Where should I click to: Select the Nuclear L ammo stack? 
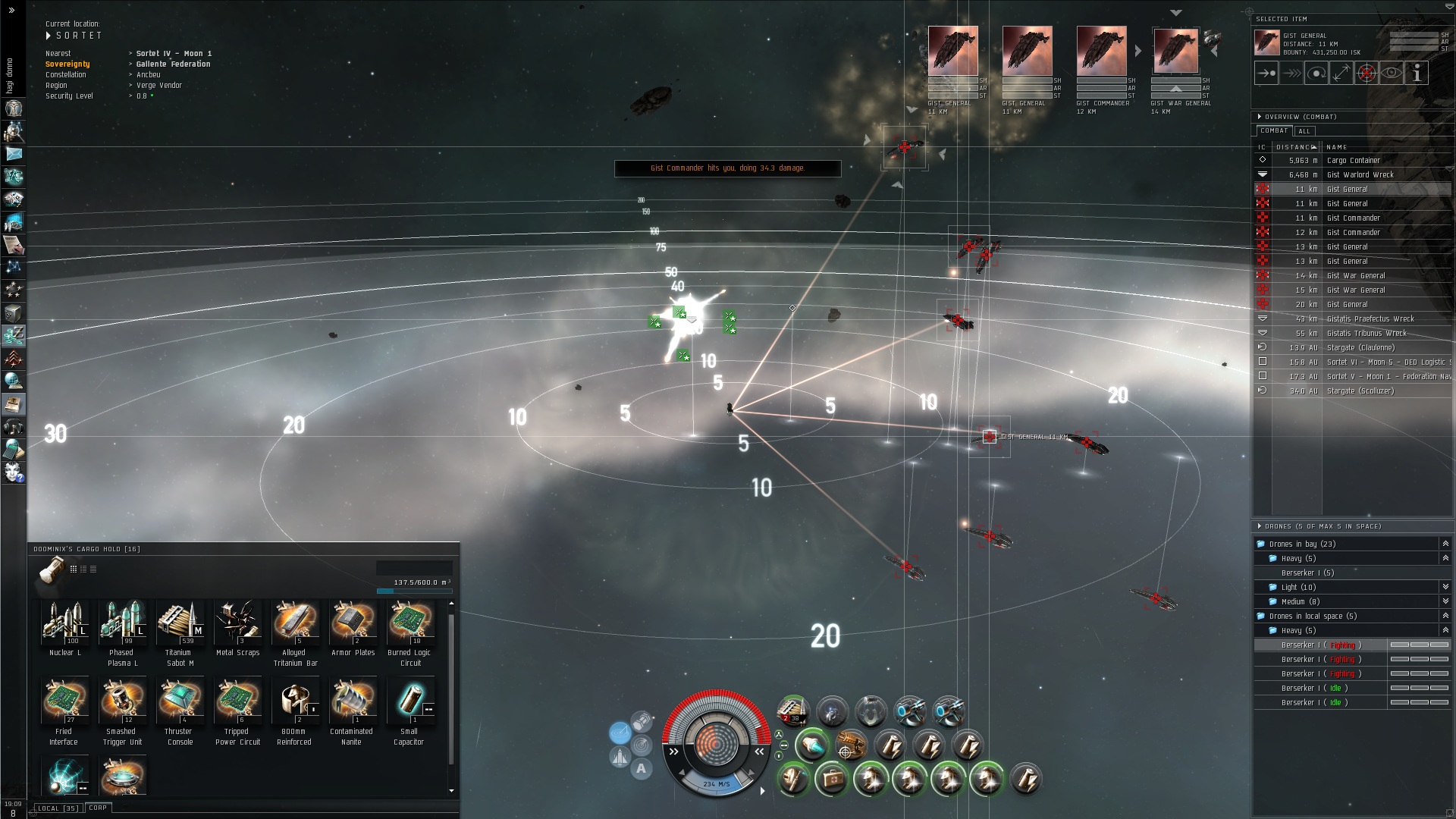point(65,622)
